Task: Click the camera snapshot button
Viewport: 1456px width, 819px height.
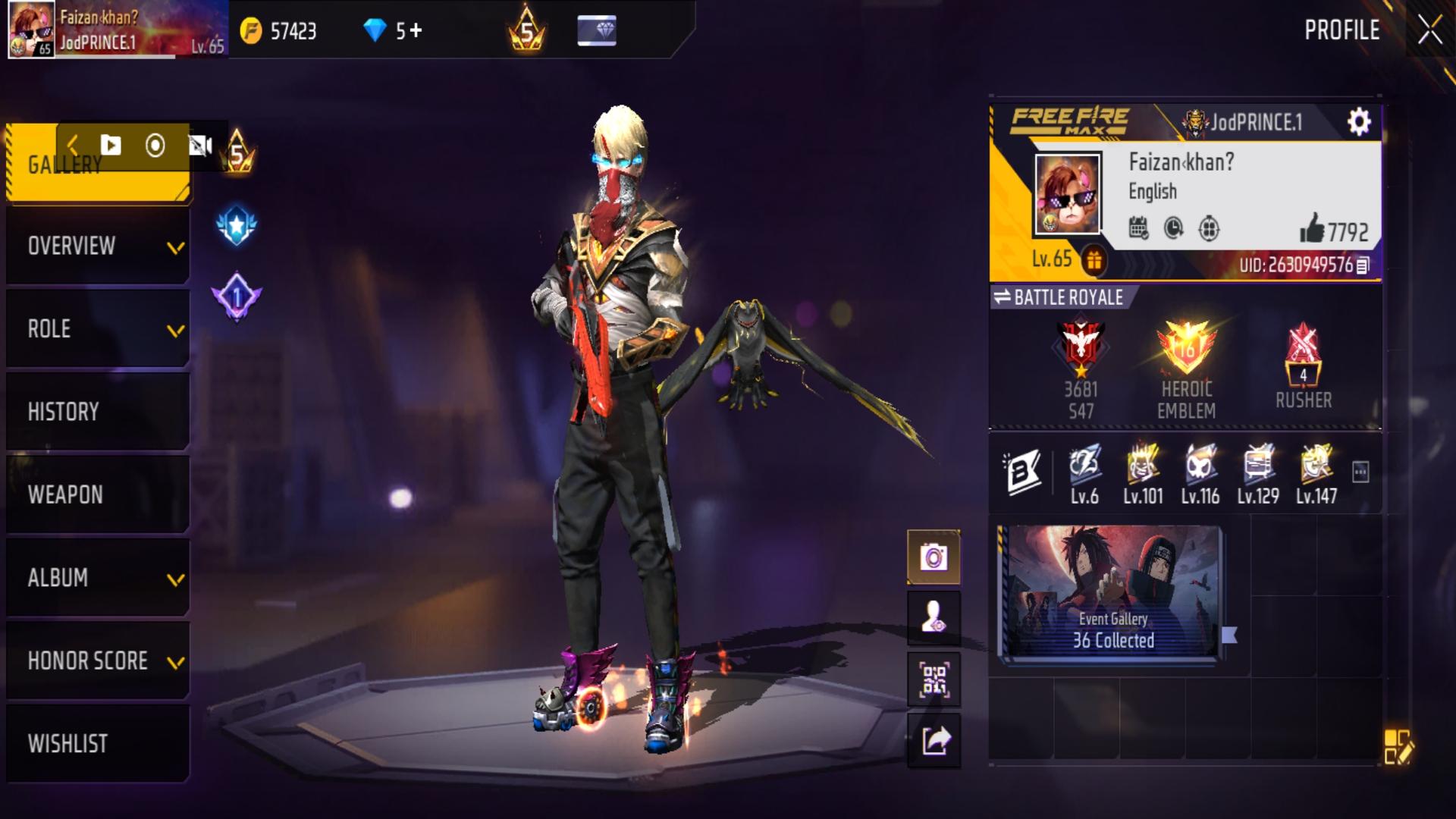Action: pyautogui.click(x=934, y=558)
